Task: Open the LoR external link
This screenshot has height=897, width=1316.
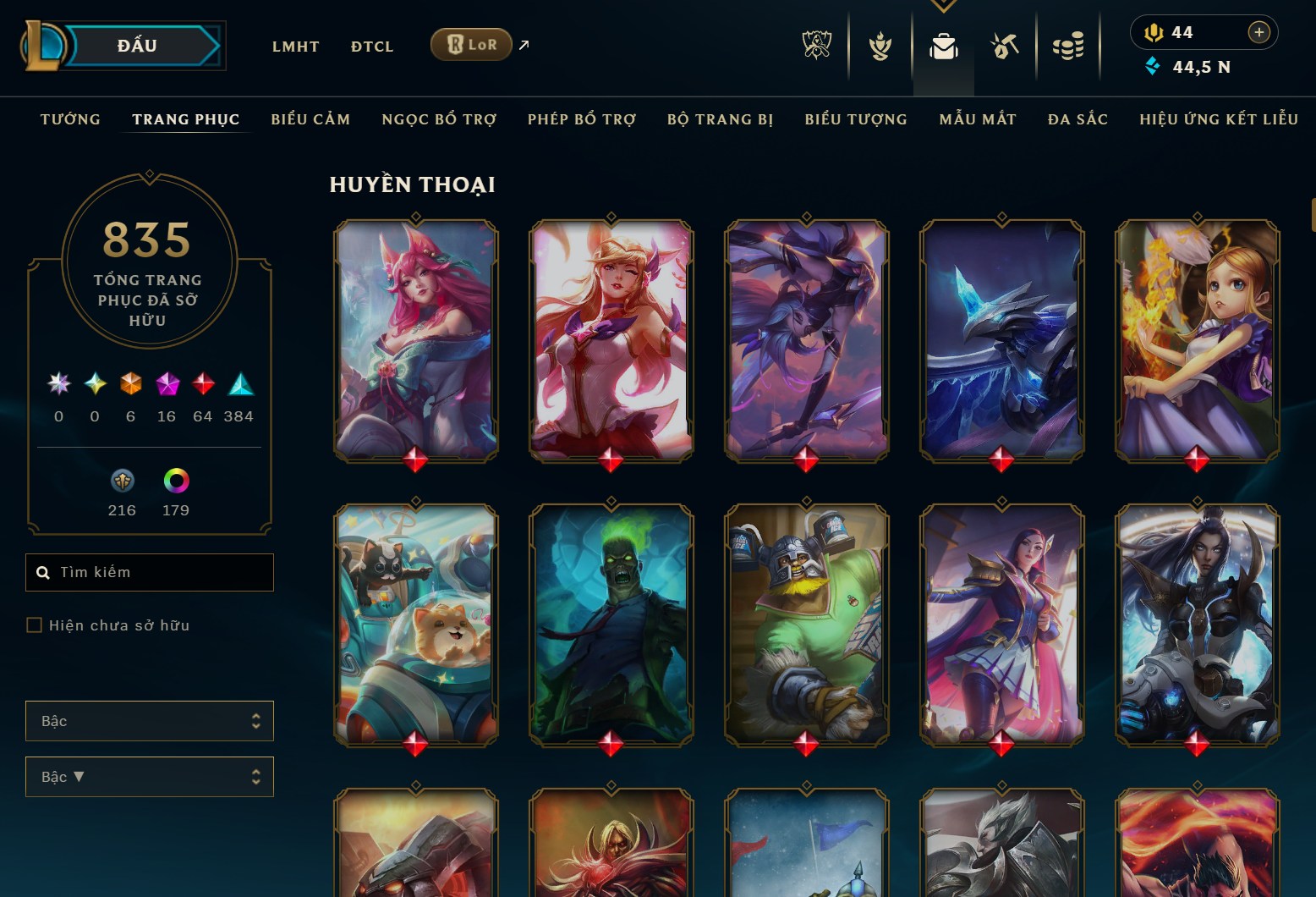Action: tap(472, 44)
